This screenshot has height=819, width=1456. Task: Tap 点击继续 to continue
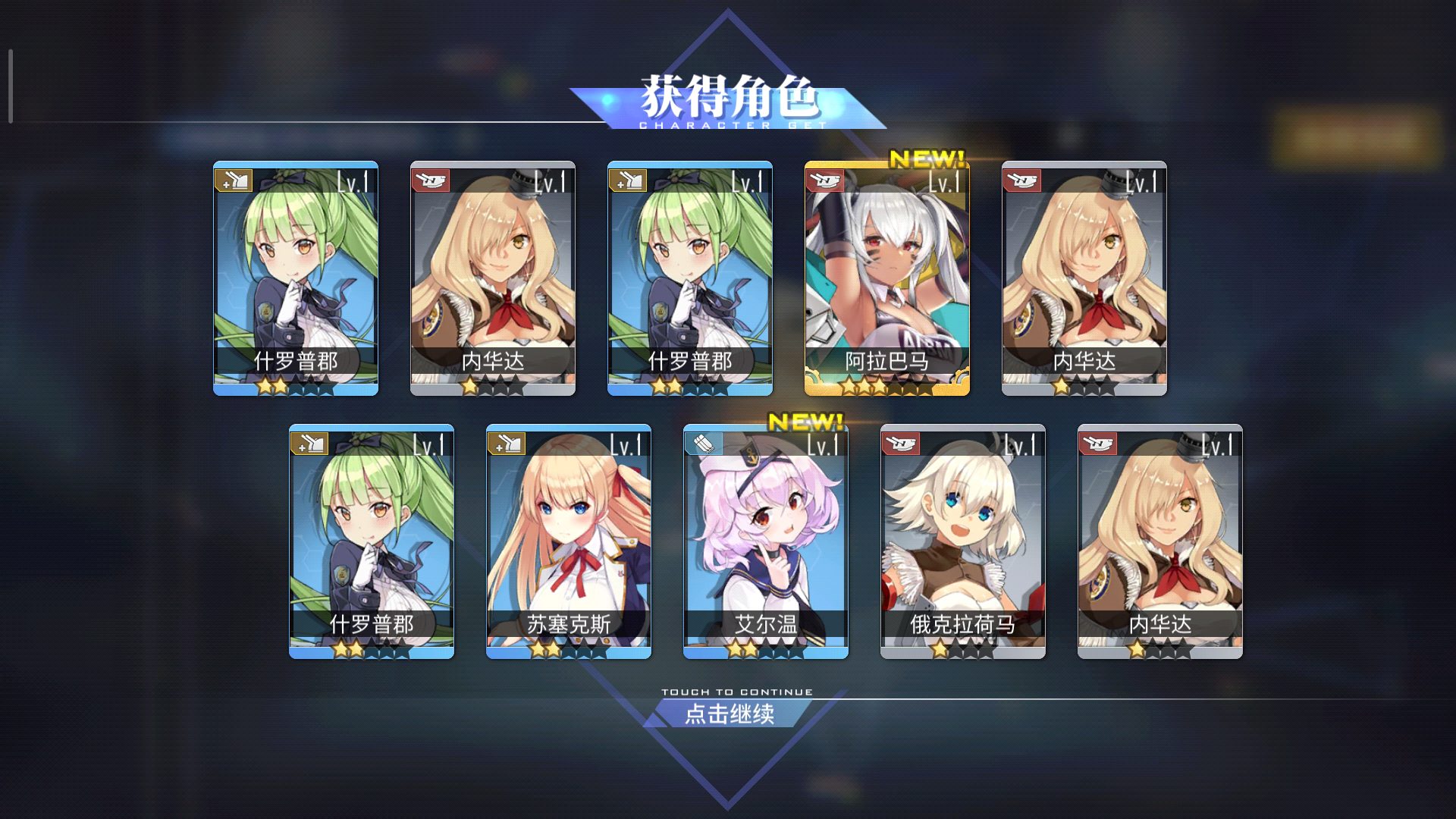(729, 713)
